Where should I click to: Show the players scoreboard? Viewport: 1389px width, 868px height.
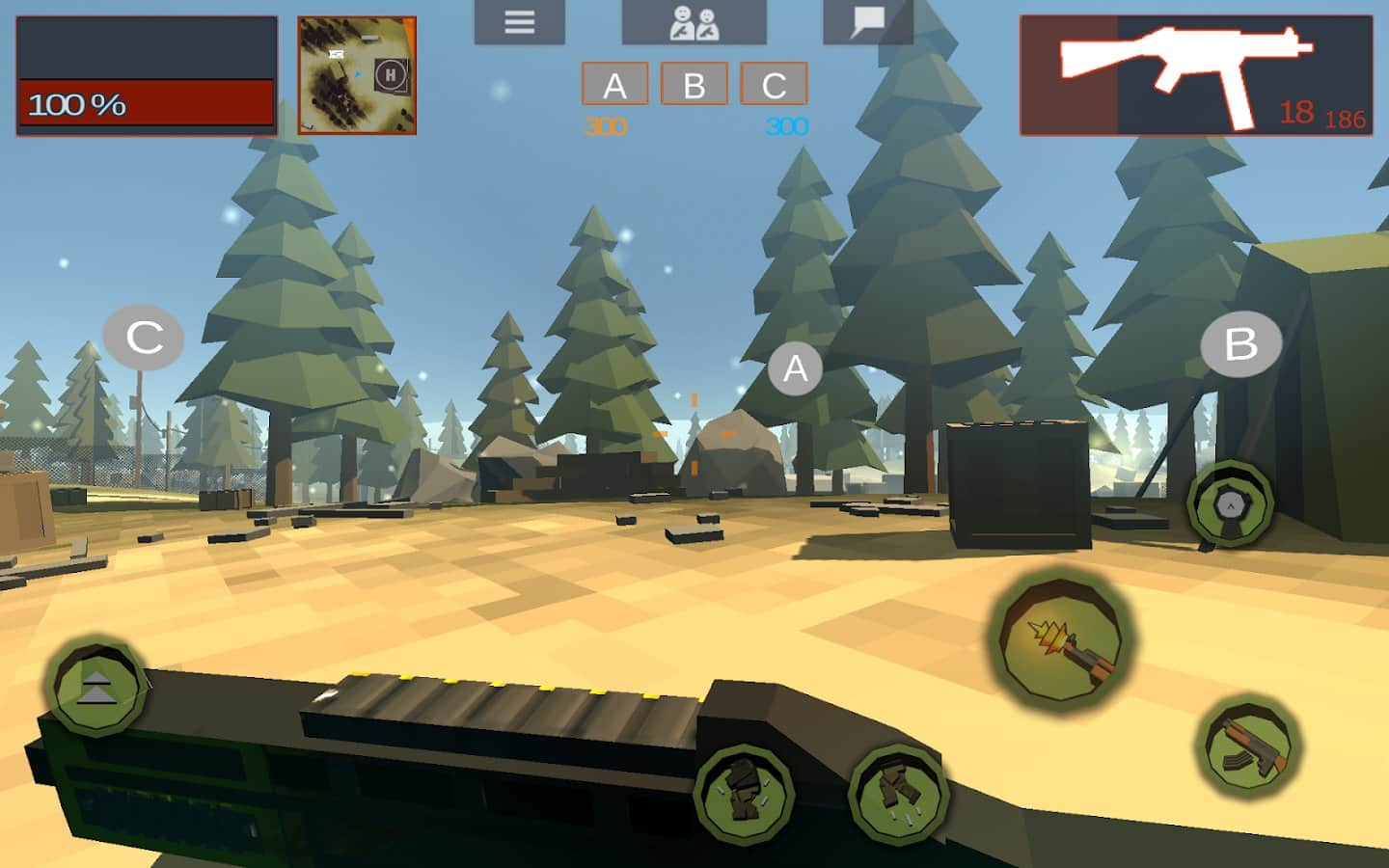694,22
